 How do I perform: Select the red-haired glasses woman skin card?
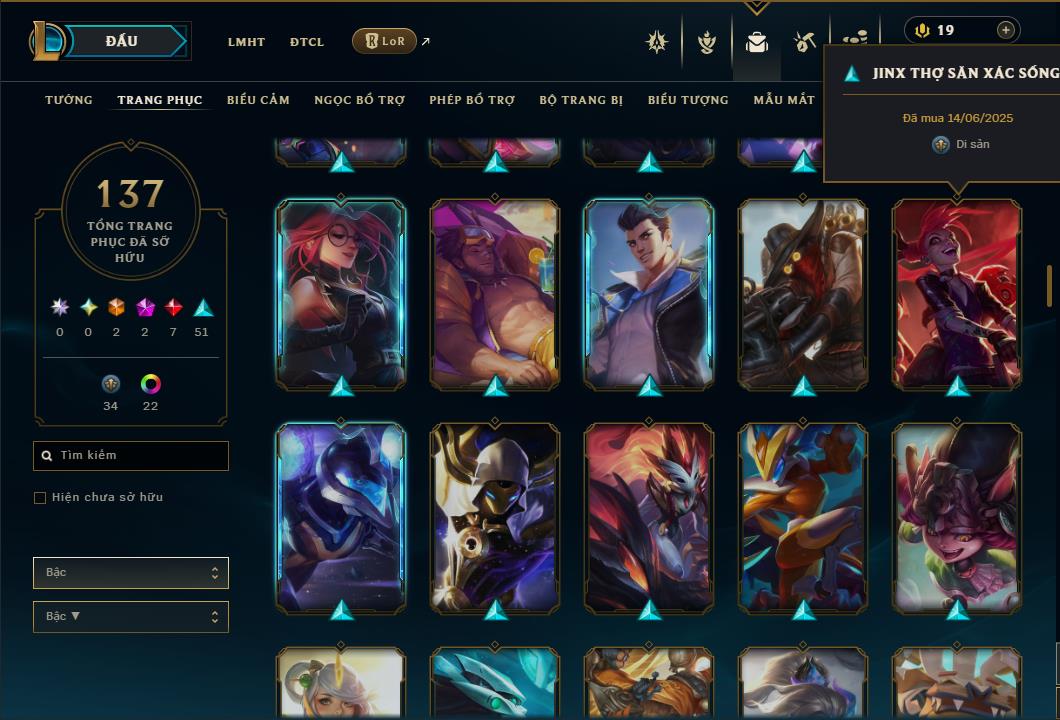[341, 293]
